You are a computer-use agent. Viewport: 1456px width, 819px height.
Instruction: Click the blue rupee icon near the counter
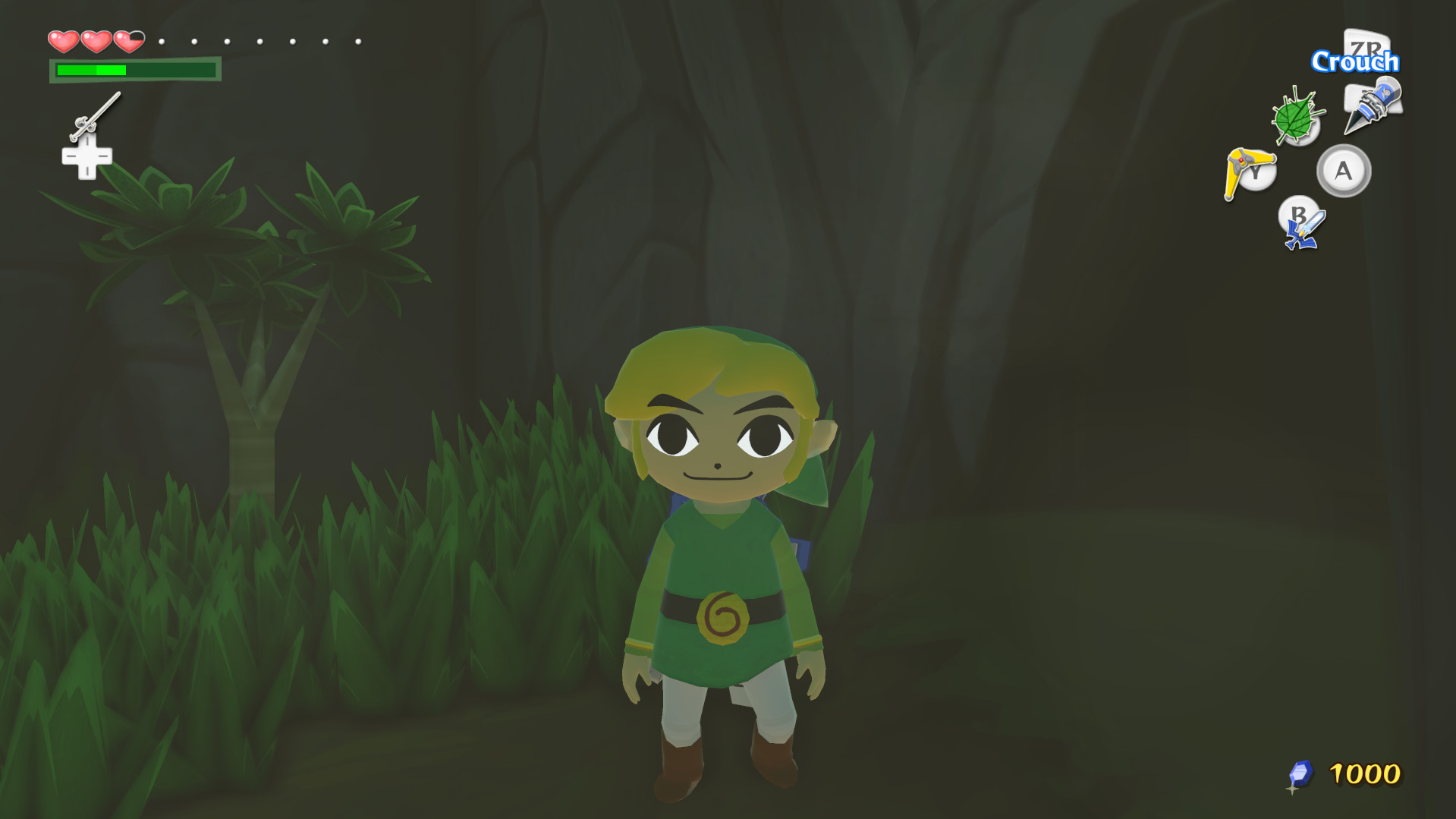(1300, 771)
